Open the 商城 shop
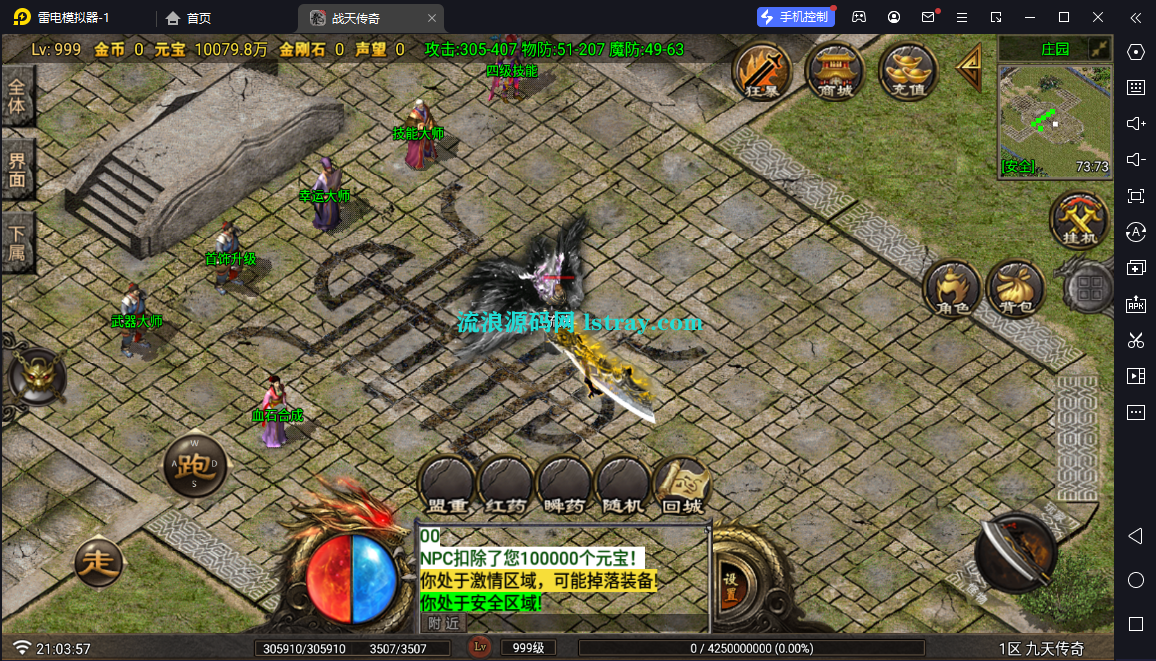The height and width of the screenshot is (661, 1156). (x=834, y=70)
